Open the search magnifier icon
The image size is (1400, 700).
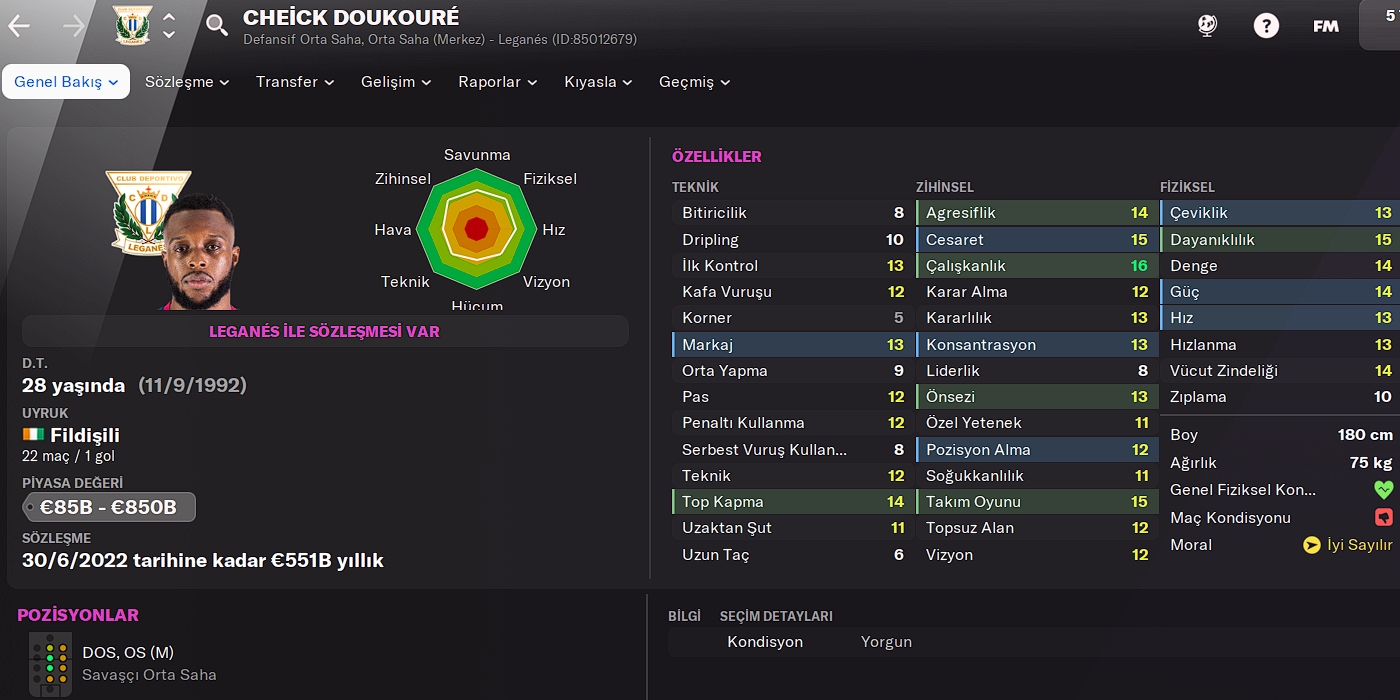tap(217, 26)
